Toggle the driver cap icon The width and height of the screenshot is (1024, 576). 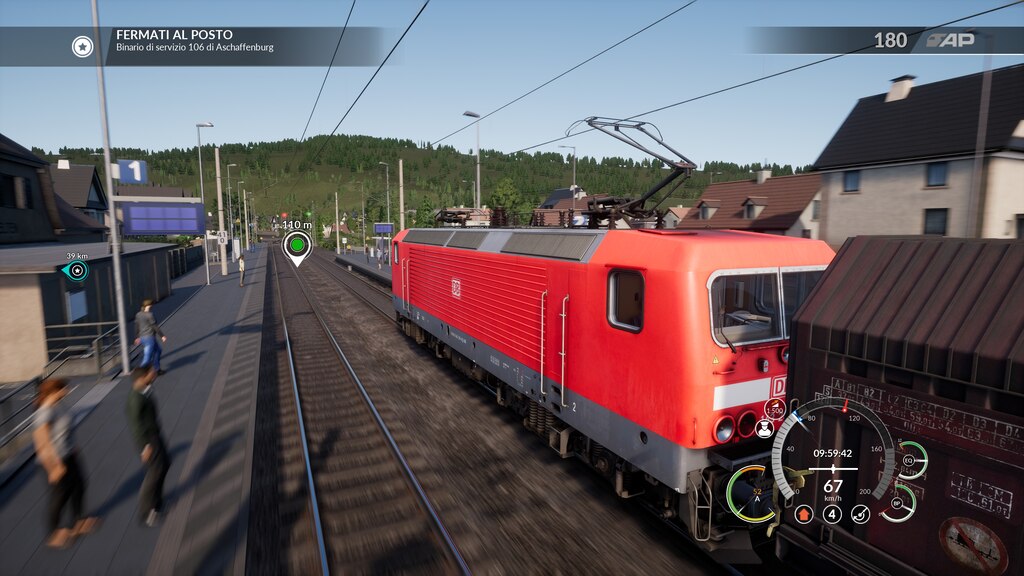click(765, 429)
